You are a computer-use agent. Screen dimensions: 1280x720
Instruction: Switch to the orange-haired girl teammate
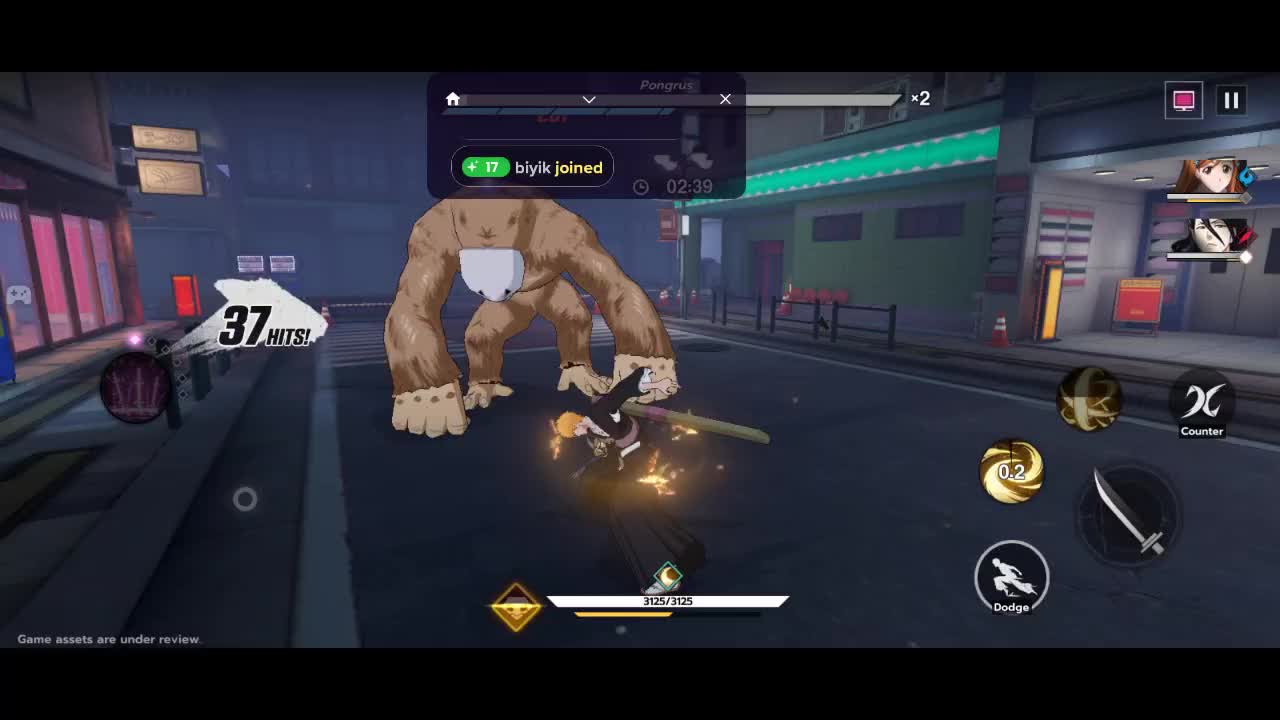[x=1210, y=177]
